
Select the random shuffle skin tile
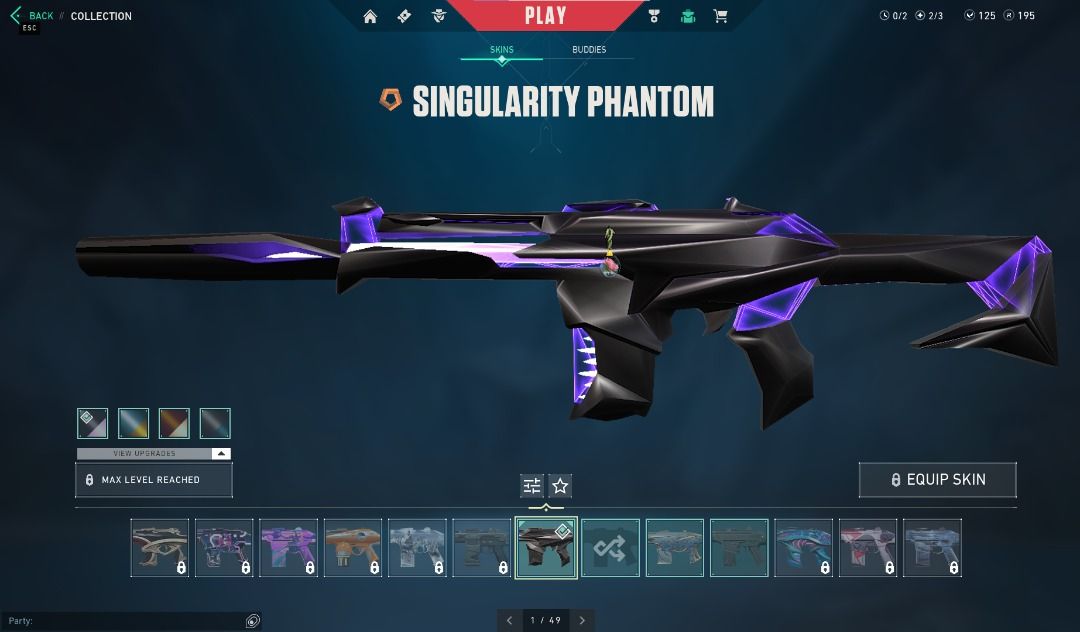(x=610, y=547)
